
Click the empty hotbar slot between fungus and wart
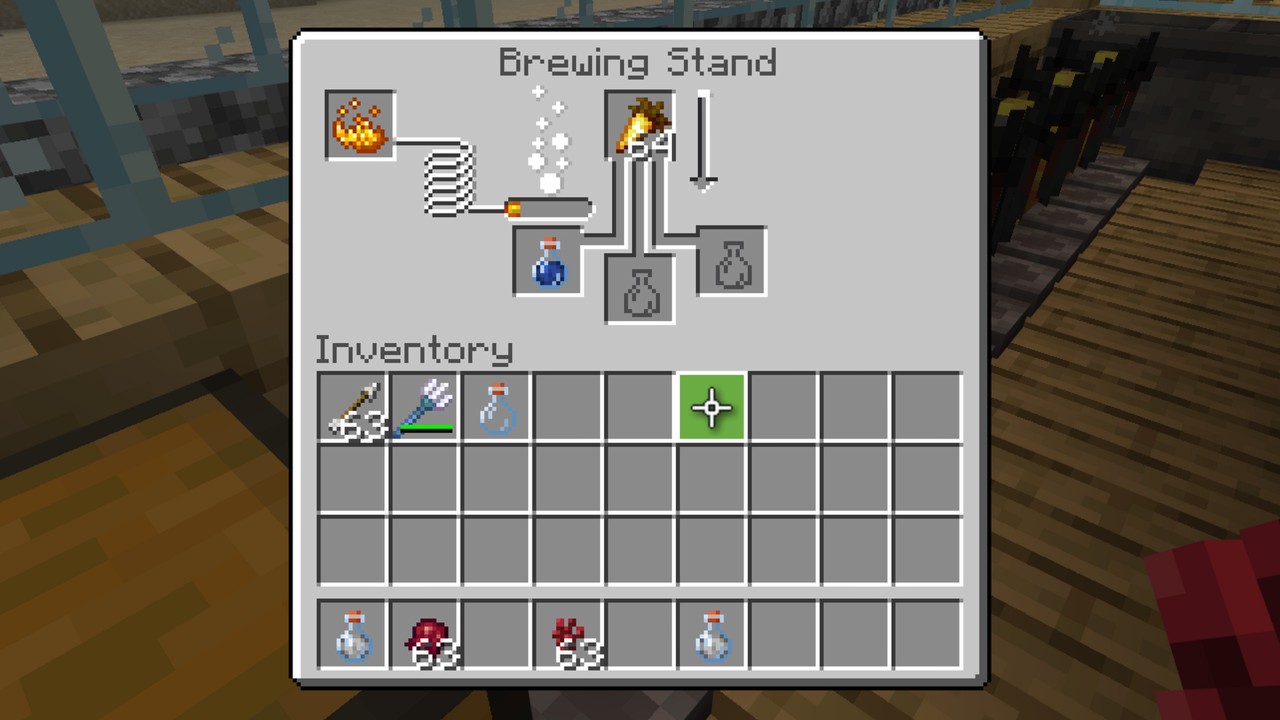point(495,633)
